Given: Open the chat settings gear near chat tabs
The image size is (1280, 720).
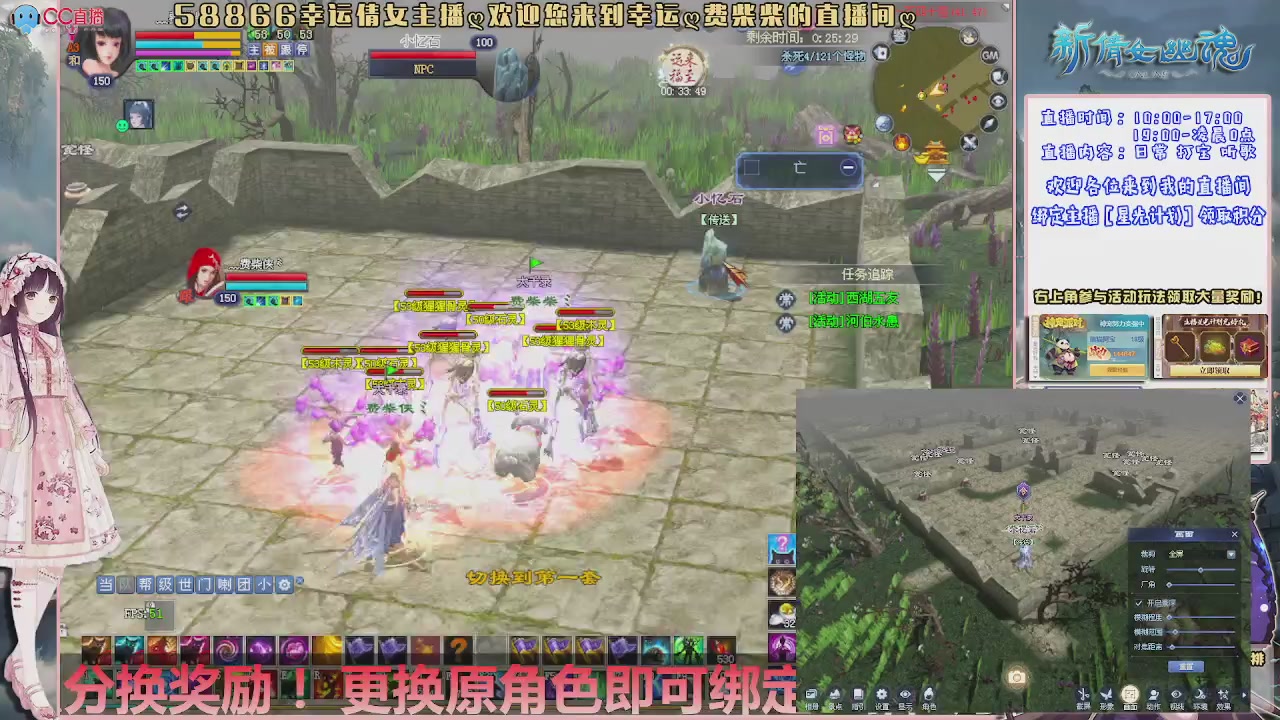Looking at the screenshot, I should pos(284,585).
